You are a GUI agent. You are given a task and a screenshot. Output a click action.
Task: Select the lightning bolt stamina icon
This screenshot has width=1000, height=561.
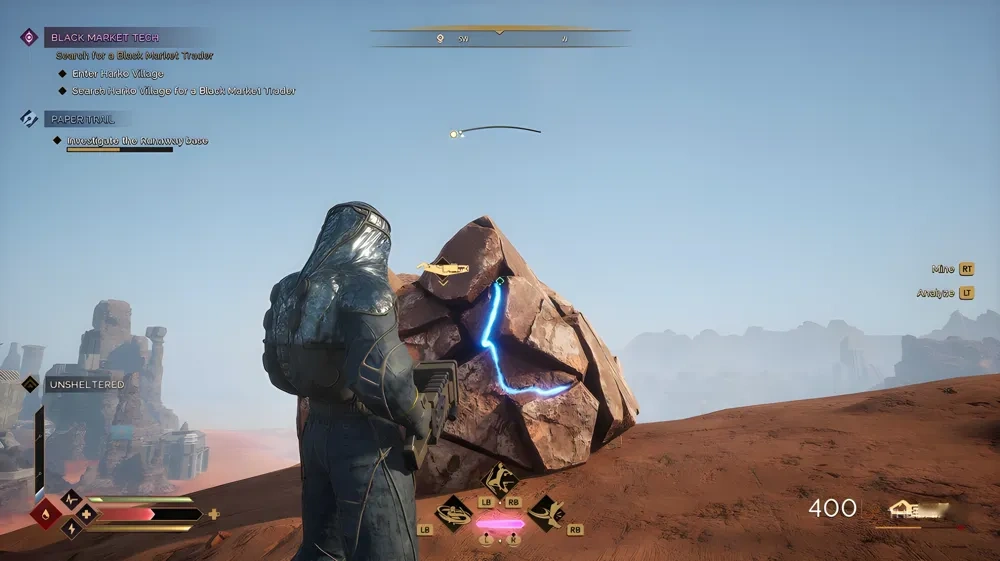(x=71, y=529)
